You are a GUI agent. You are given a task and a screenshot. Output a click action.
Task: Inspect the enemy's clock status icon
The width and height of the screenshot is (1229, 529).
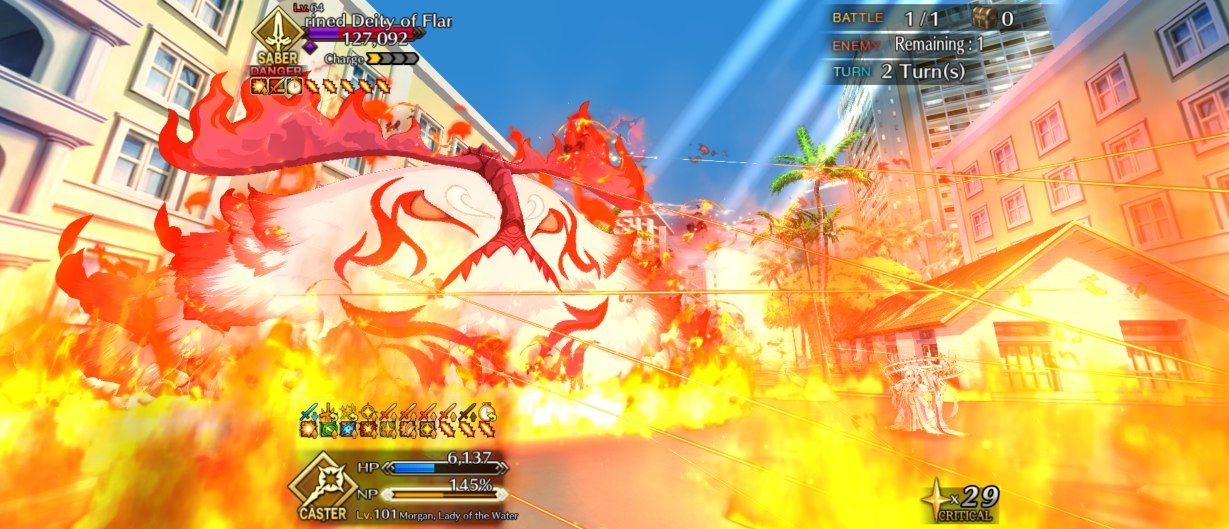coord(297,88)
